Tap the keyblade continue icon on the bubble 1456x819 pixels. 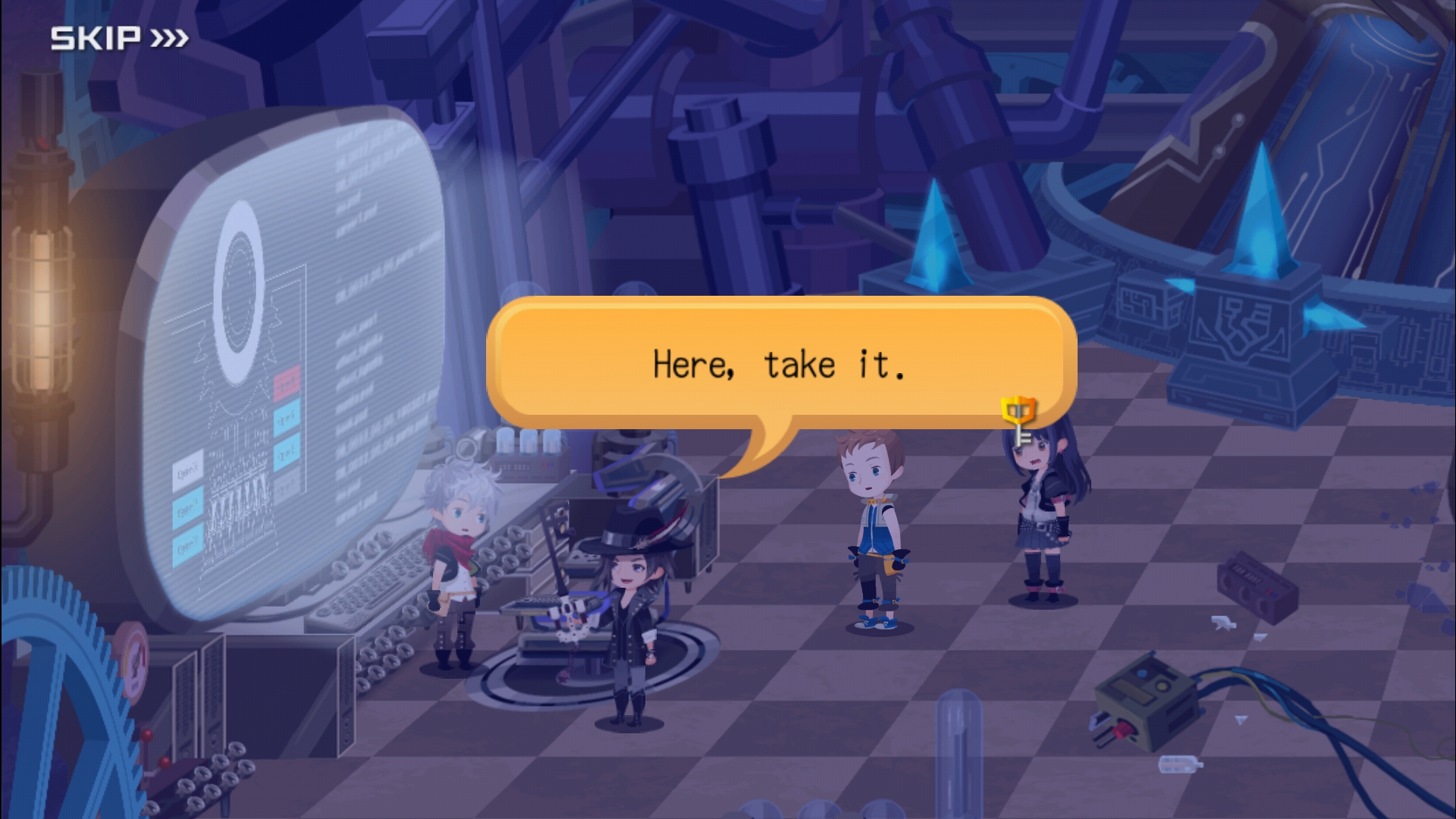coord(1018,419)
